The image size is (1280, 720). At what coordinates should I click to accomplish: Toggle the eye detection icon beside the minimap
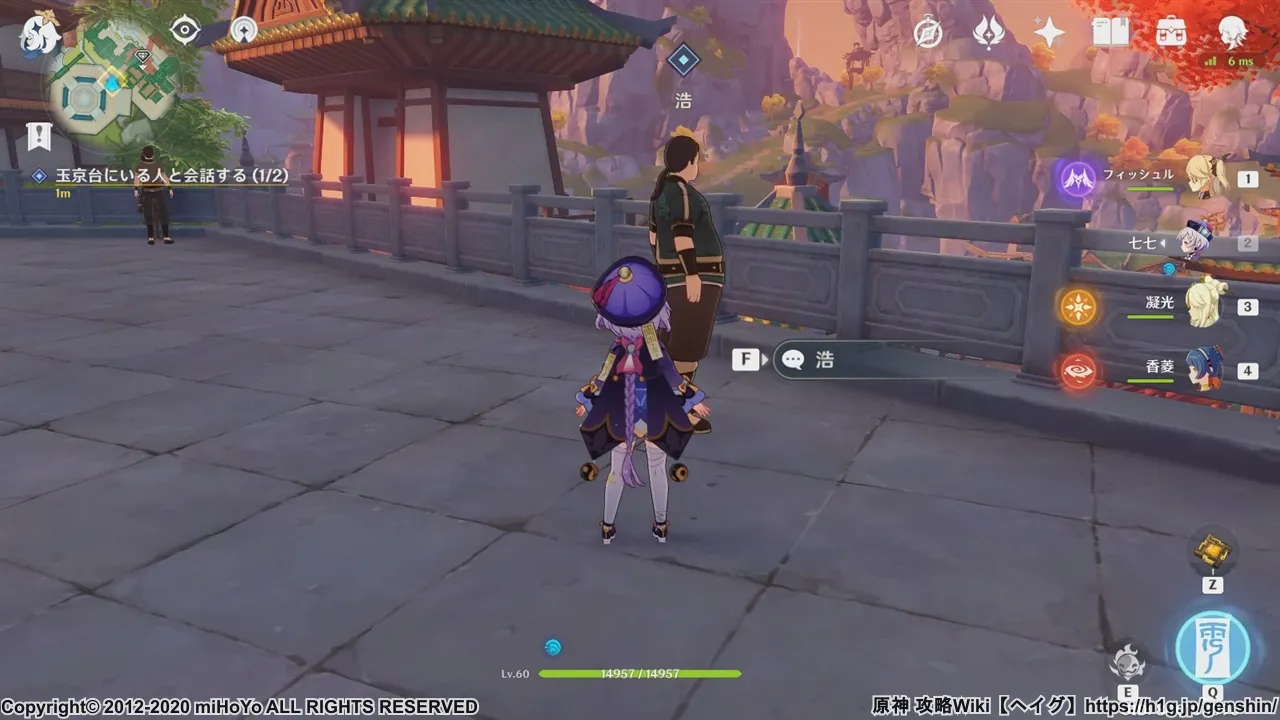click(x=185, y=30)
